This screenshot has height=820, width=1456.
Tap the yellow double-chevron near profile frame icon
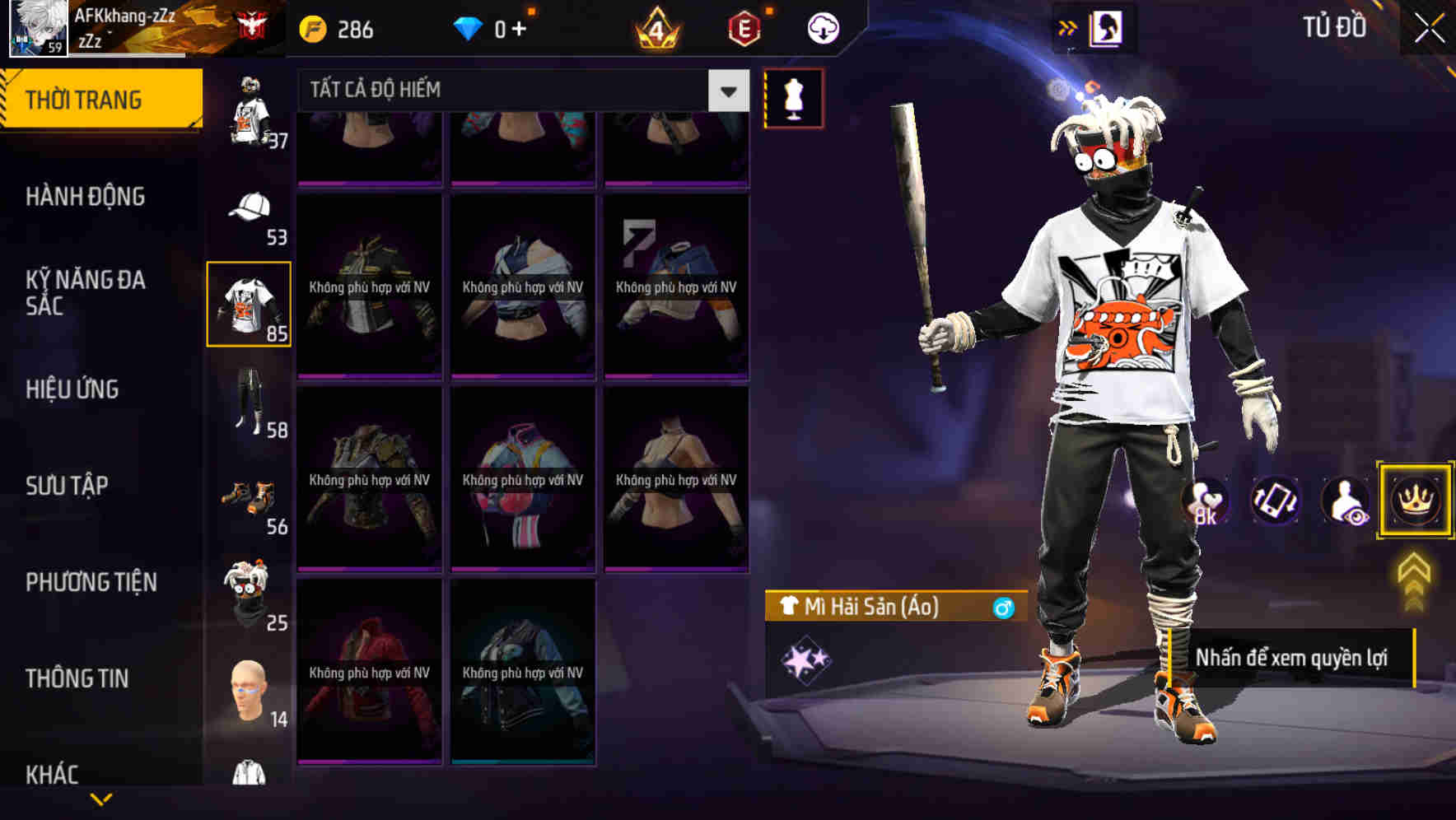[x=1068, y=27]
